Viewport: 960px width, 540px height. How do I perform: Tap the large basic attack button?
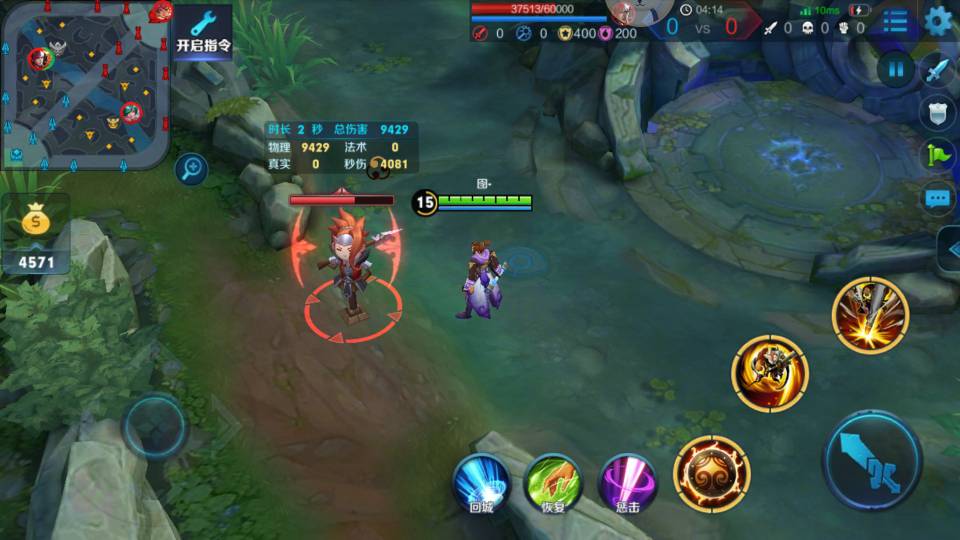click(871, 461)
